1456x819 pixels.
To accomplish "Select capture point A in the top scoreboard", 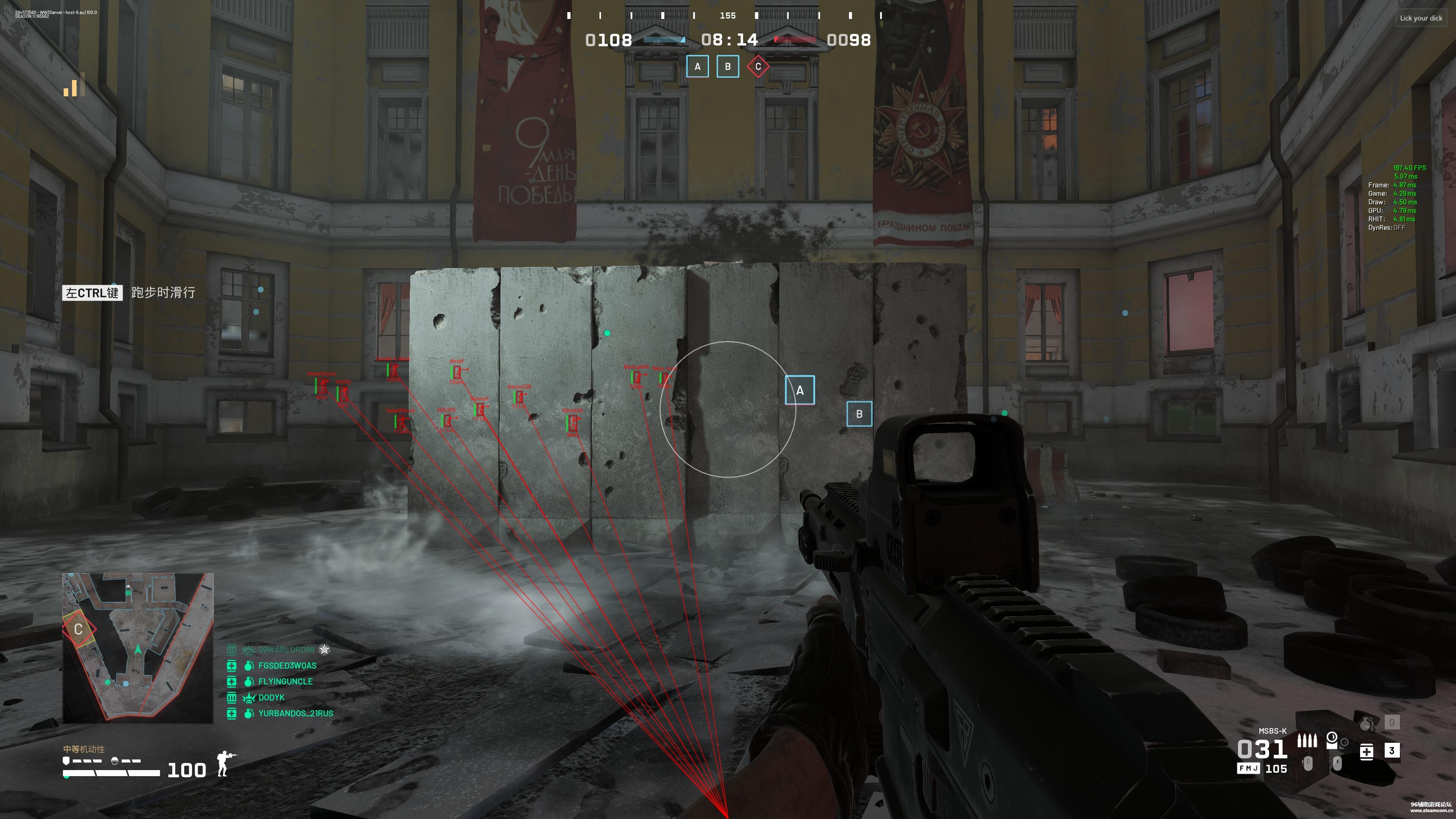I will click(x=698, y=67).
